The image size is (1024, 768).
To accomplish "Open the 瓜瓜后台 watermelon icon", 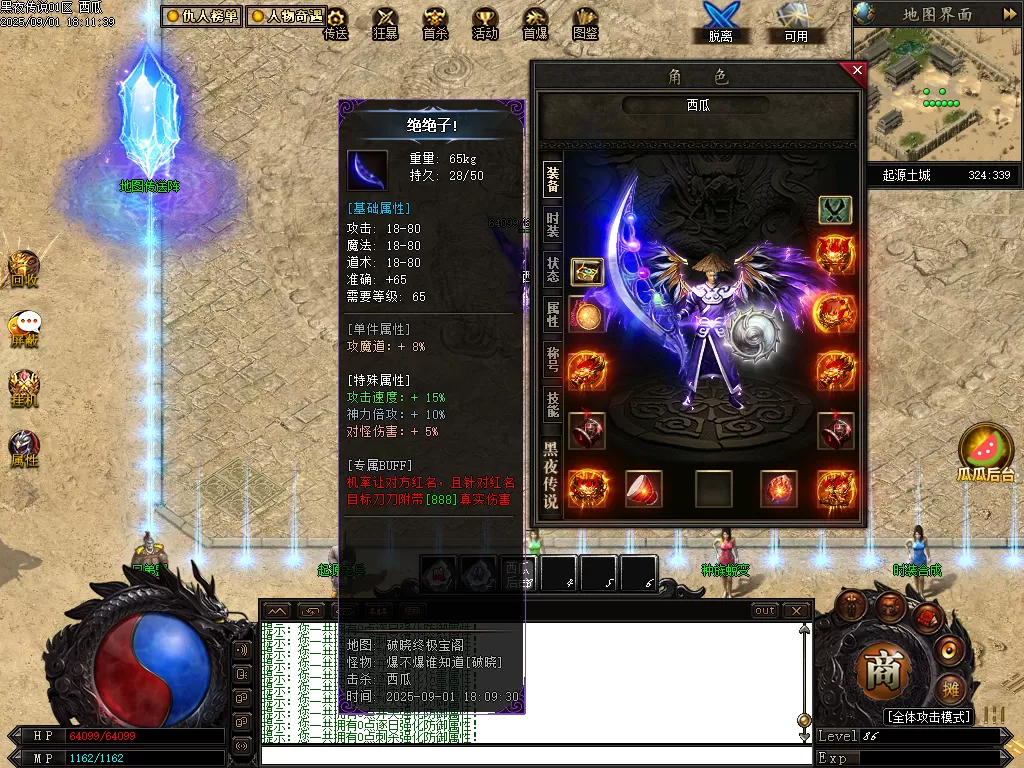I will click(986, 452).
